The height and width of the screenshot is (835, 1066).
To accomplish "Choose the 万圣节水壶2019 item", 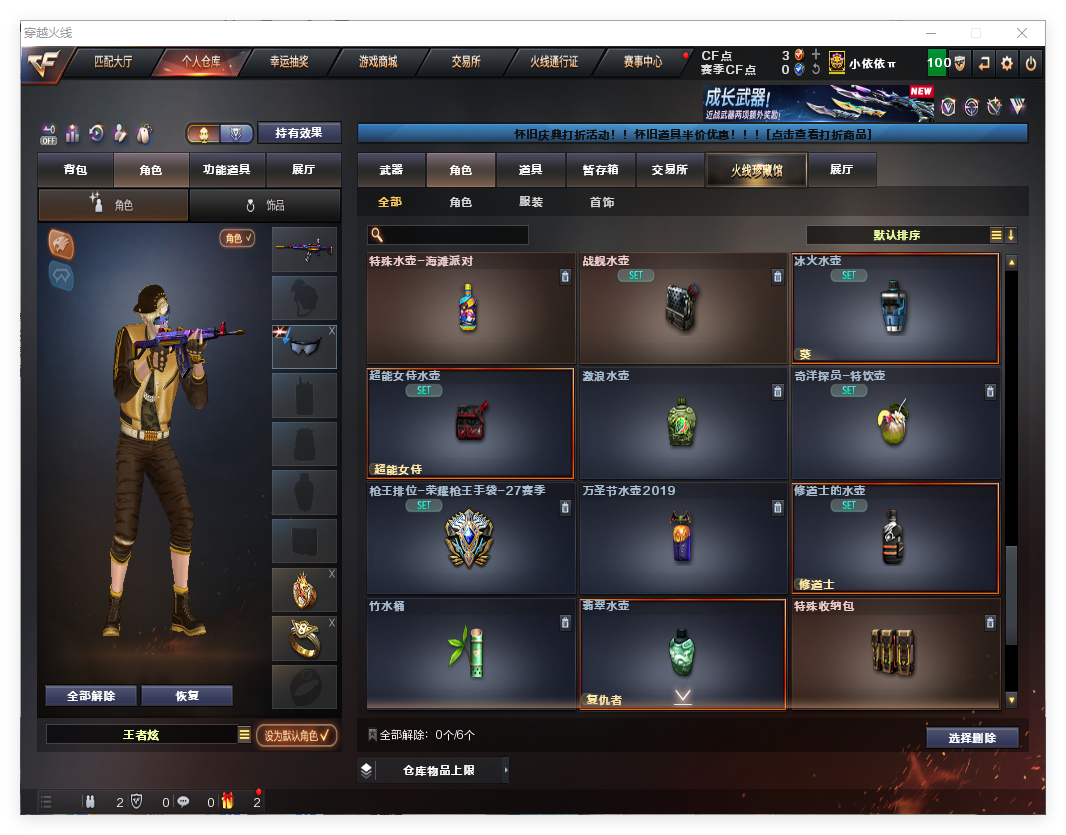I will coord(682,538).
